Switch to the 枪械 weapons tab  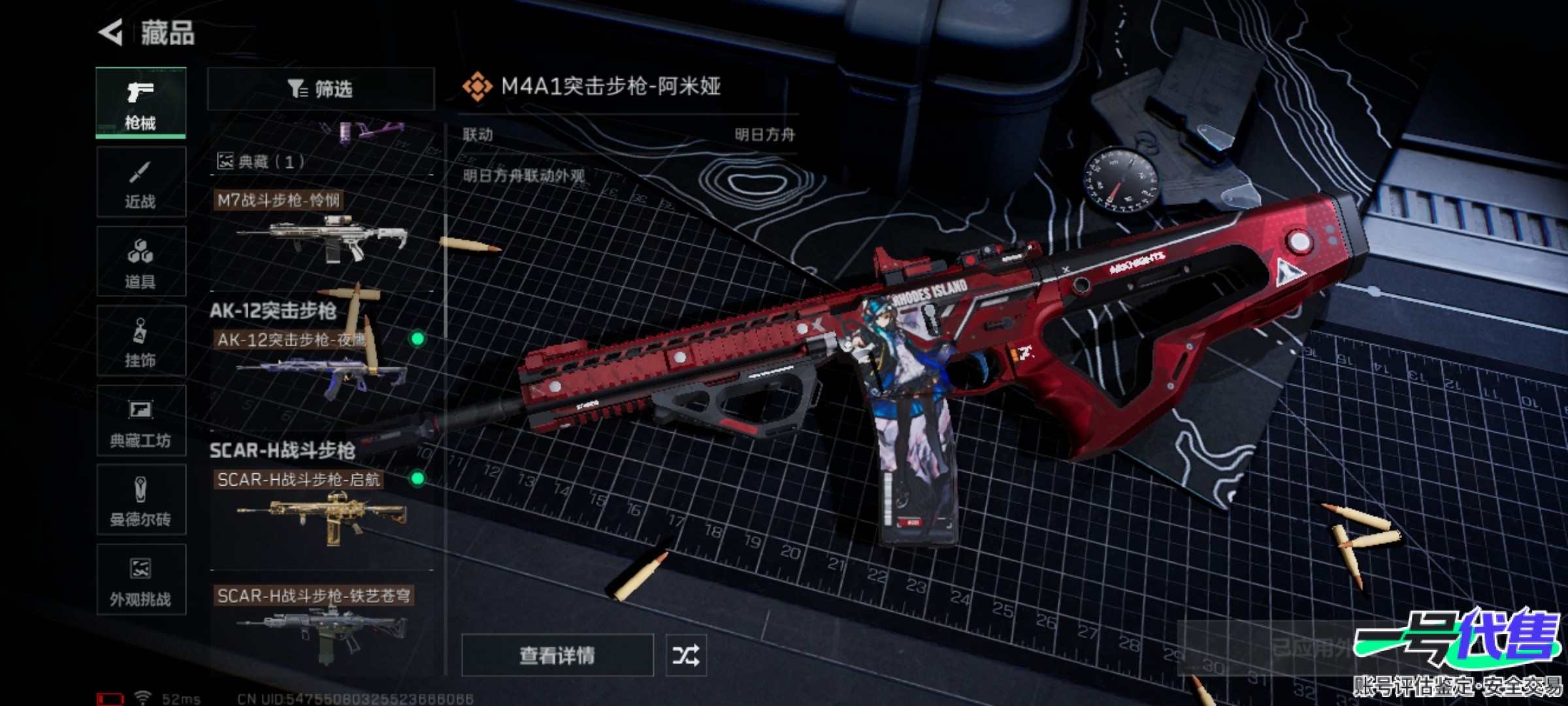point(140,103)
